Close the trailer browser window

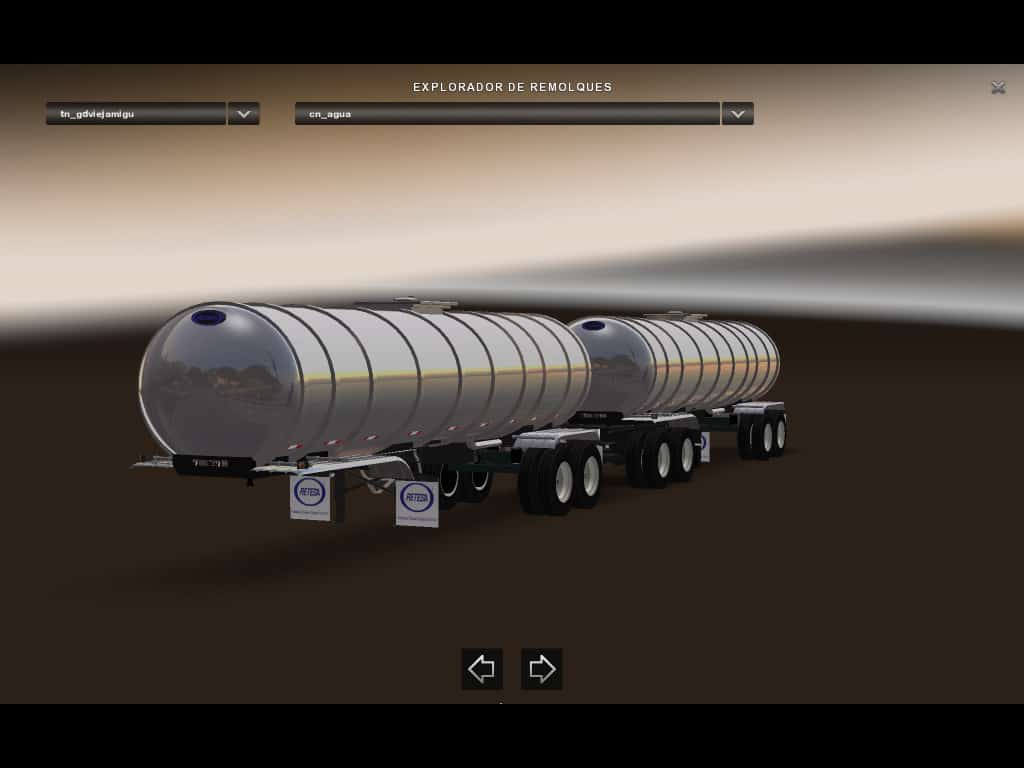click(998, 88)
